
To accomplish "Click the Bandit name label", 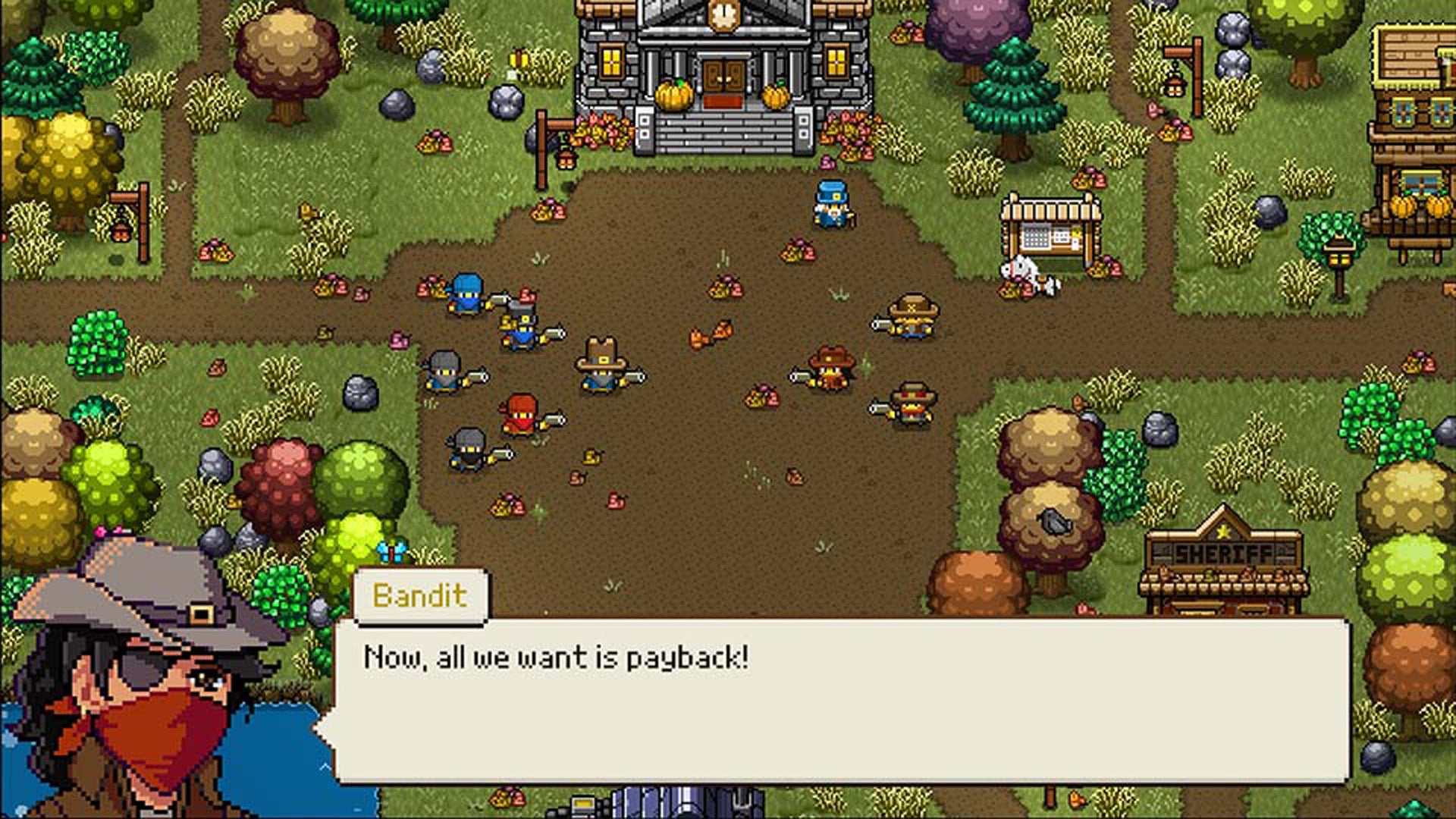I will coord(421,595).
